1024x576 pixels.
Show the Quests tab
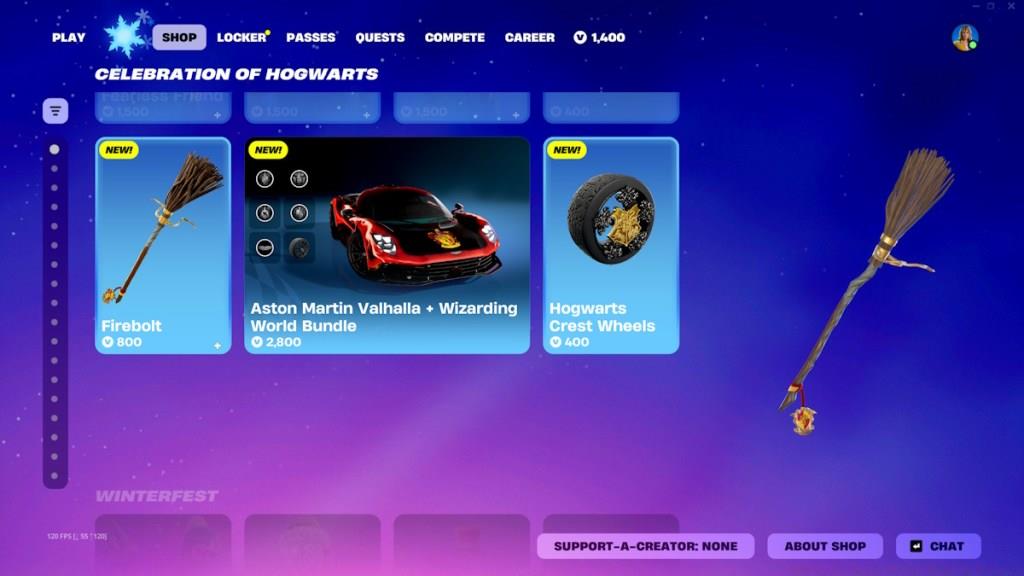[380, 38]
